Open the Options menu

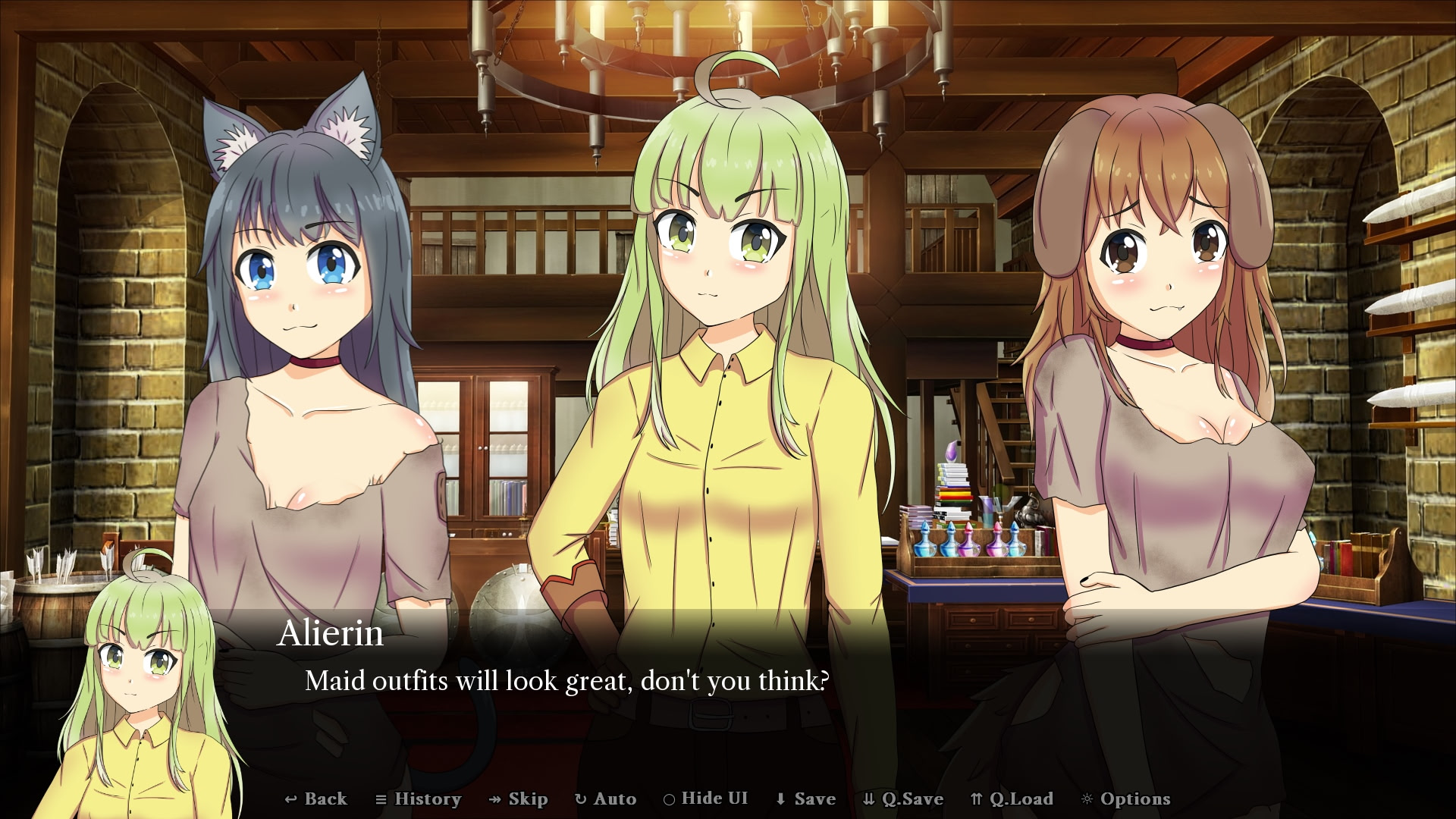click(x=1126, y=799)
